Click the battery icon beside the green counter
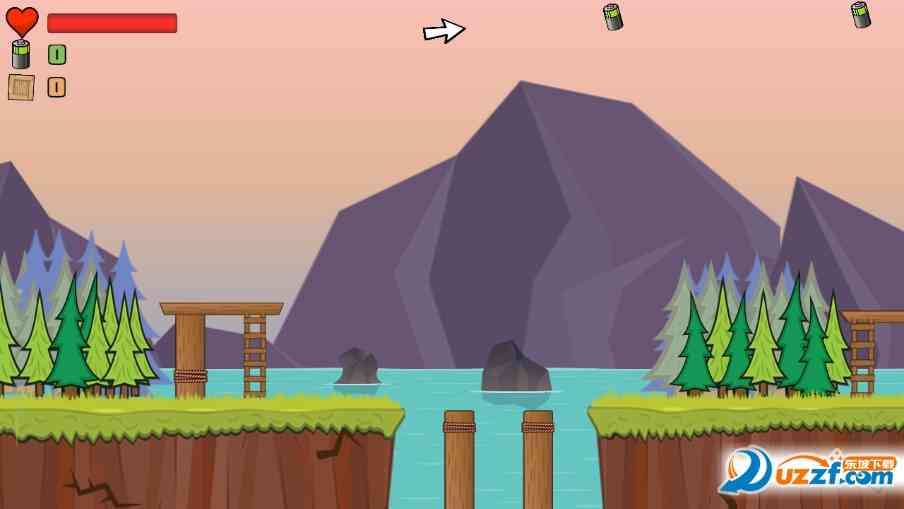This screenshot has height=509, width=904. point(21,54)
